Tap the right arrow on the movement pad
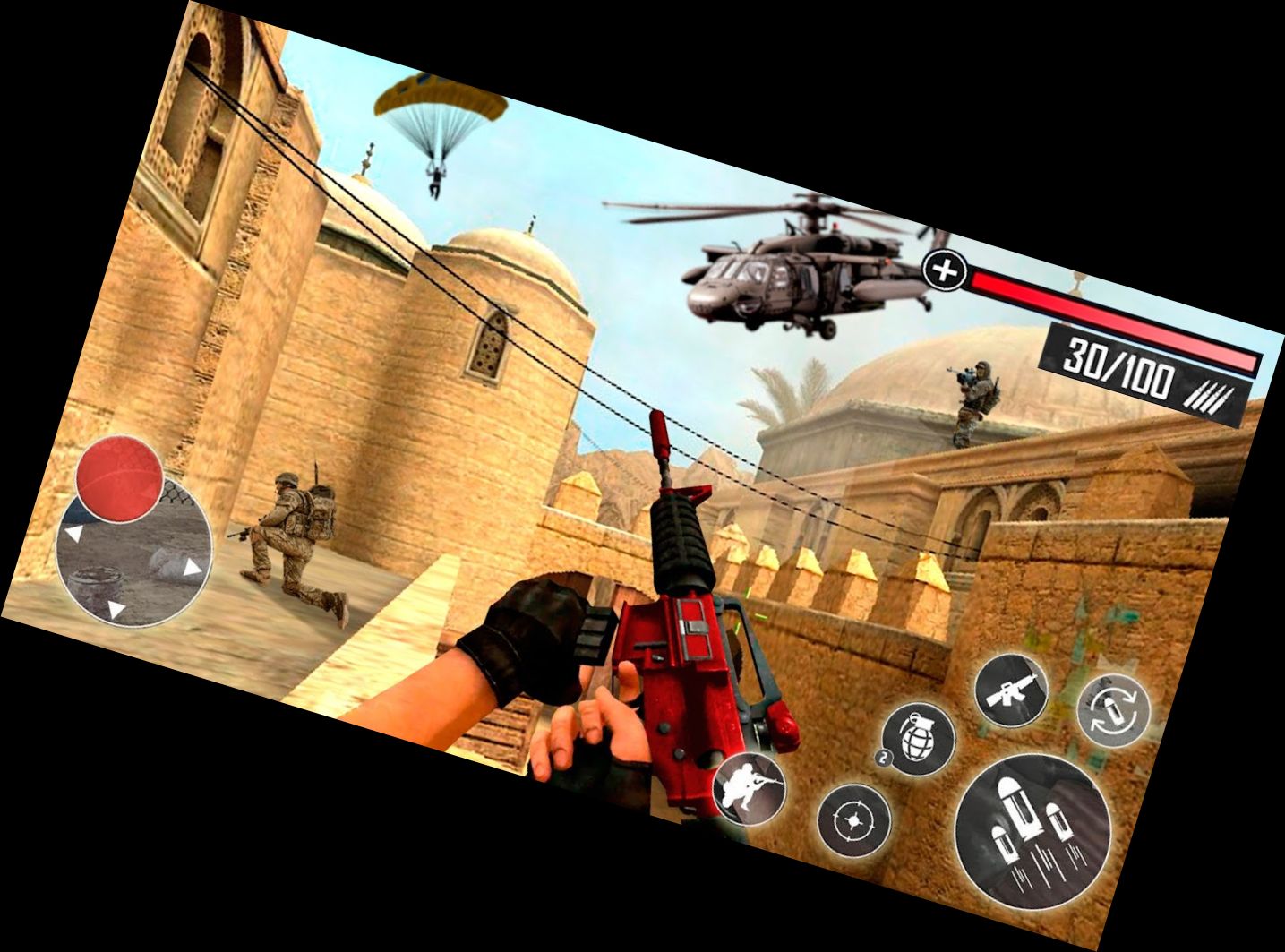The image size is (1285, 952). click(x=193, y=569)
